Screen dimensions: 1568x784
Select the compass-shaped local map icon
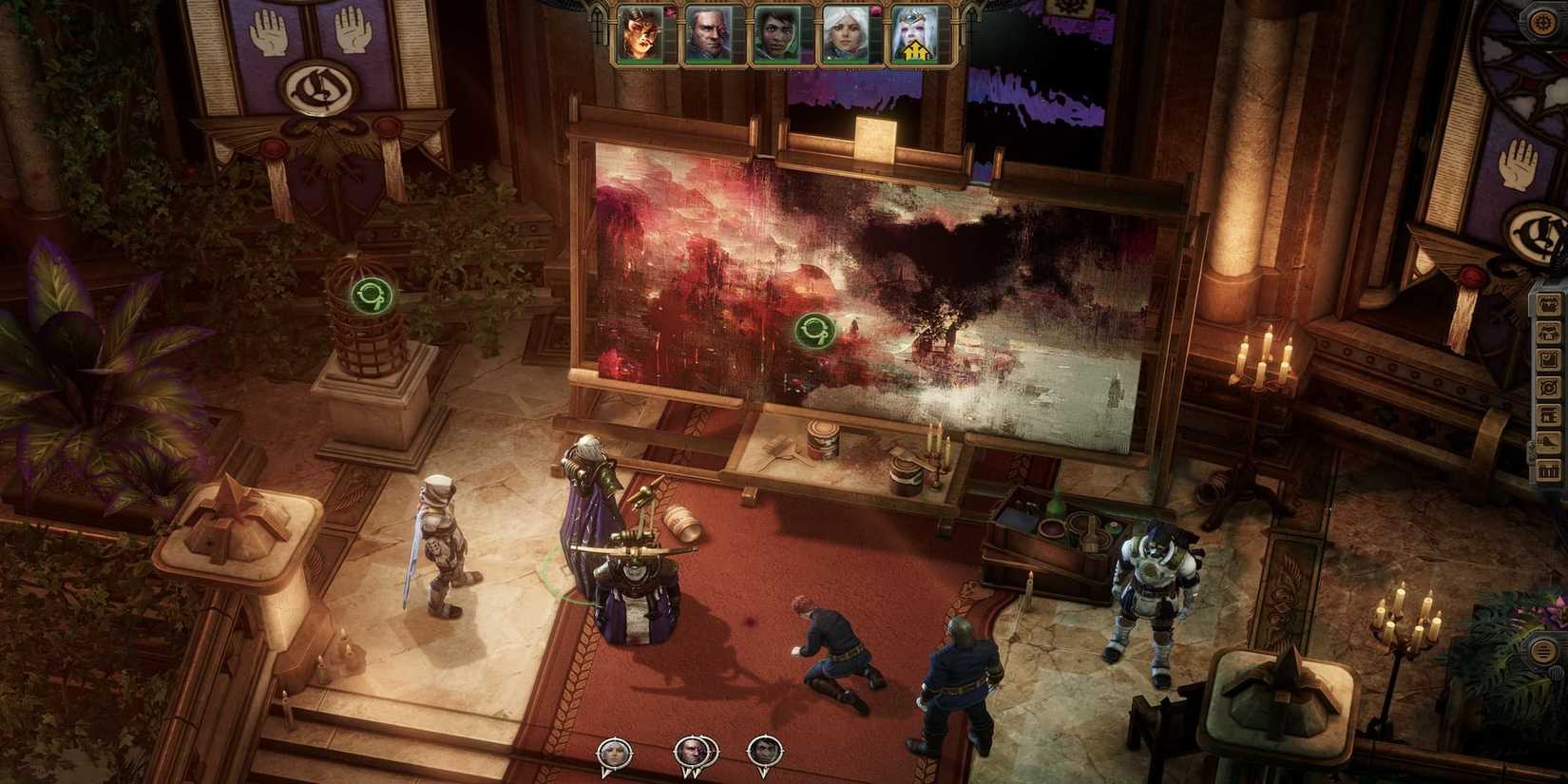(1549, 386)
